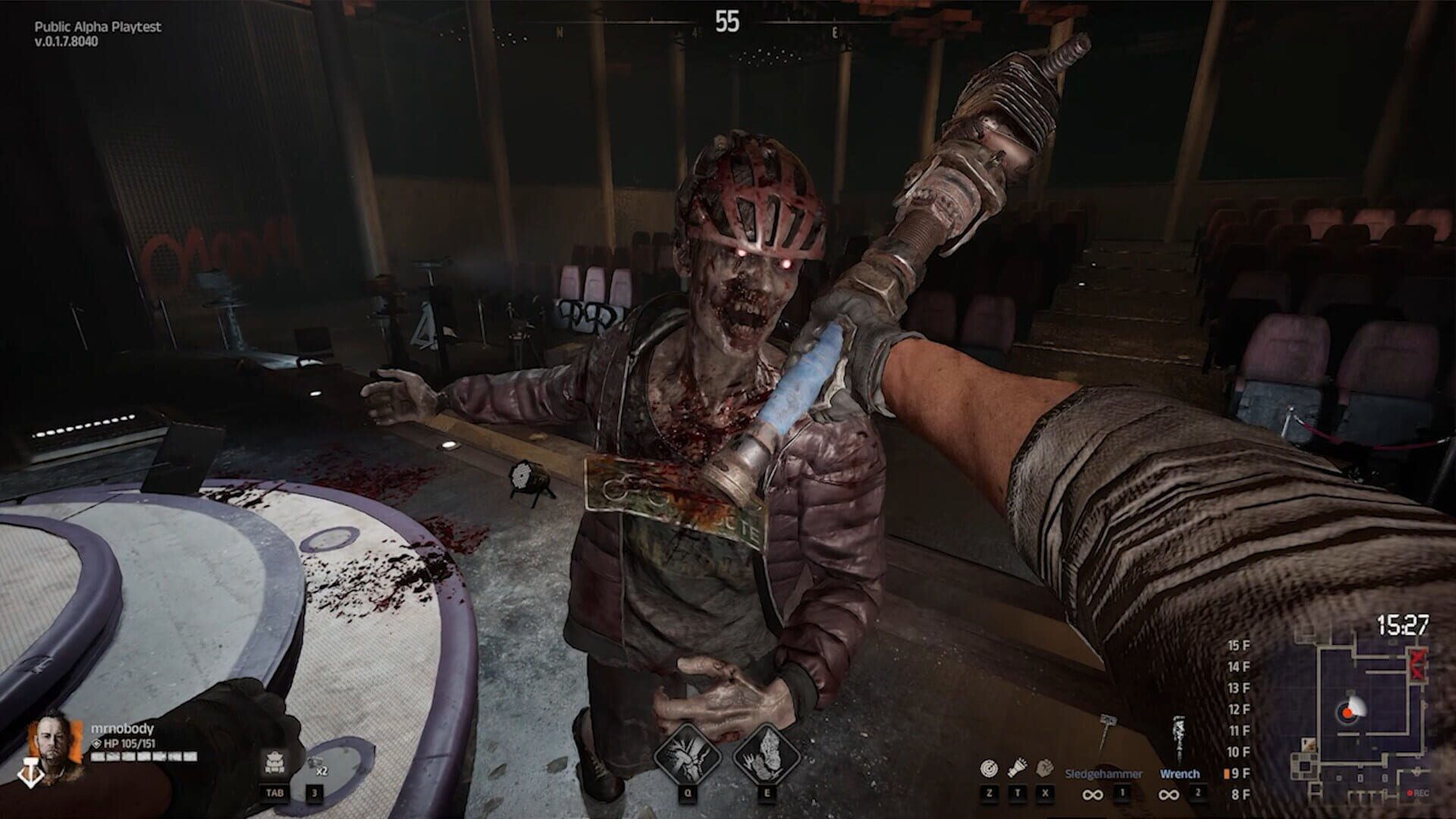This screenshot has height=819, width=1456.
Task: Switch to the 15 F floor entry
Action: coord(1238,645)
